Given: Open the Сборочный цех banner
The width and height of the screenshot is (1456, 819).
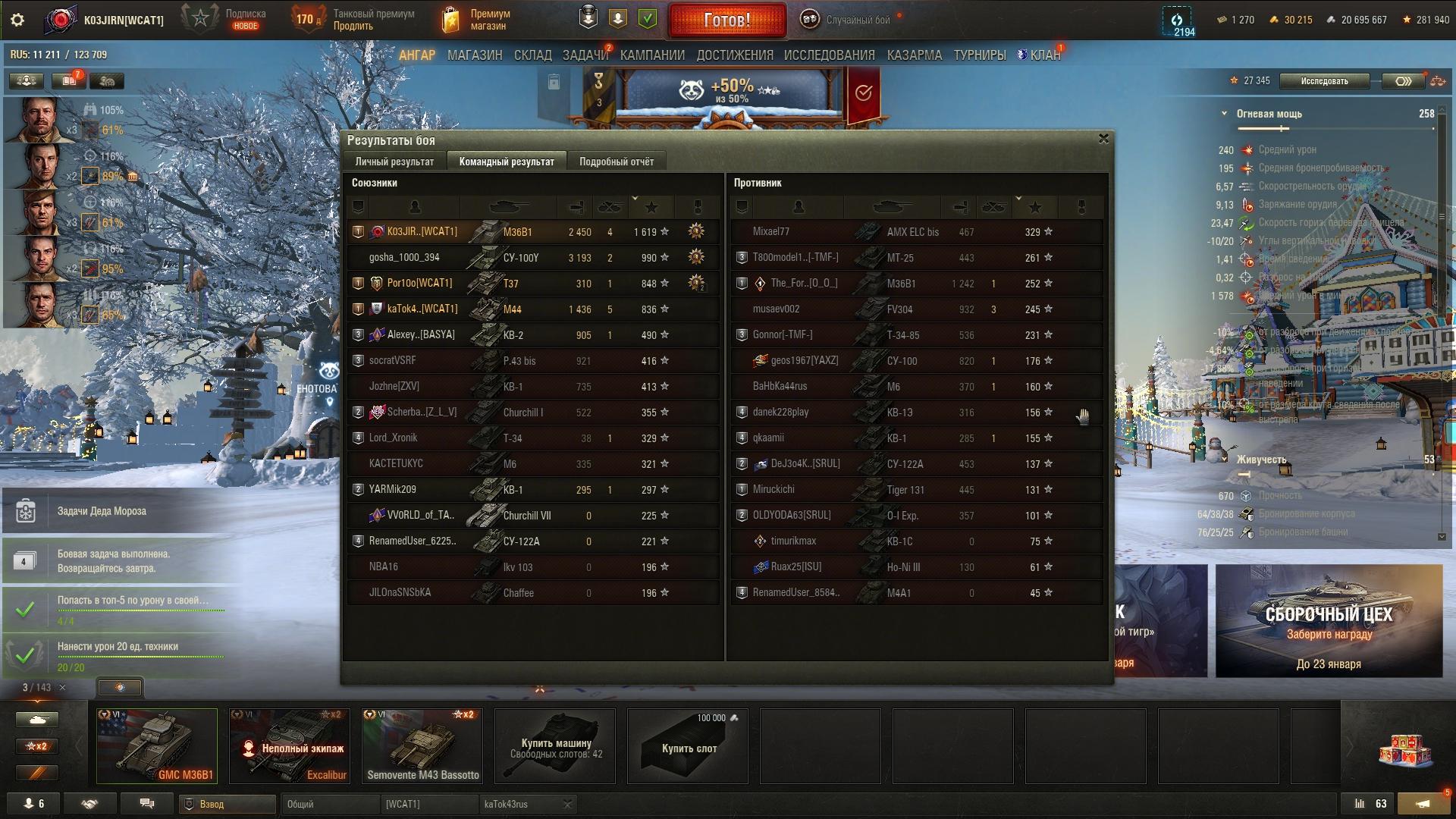Looking at the screenshot, I should click(1329, 620).
